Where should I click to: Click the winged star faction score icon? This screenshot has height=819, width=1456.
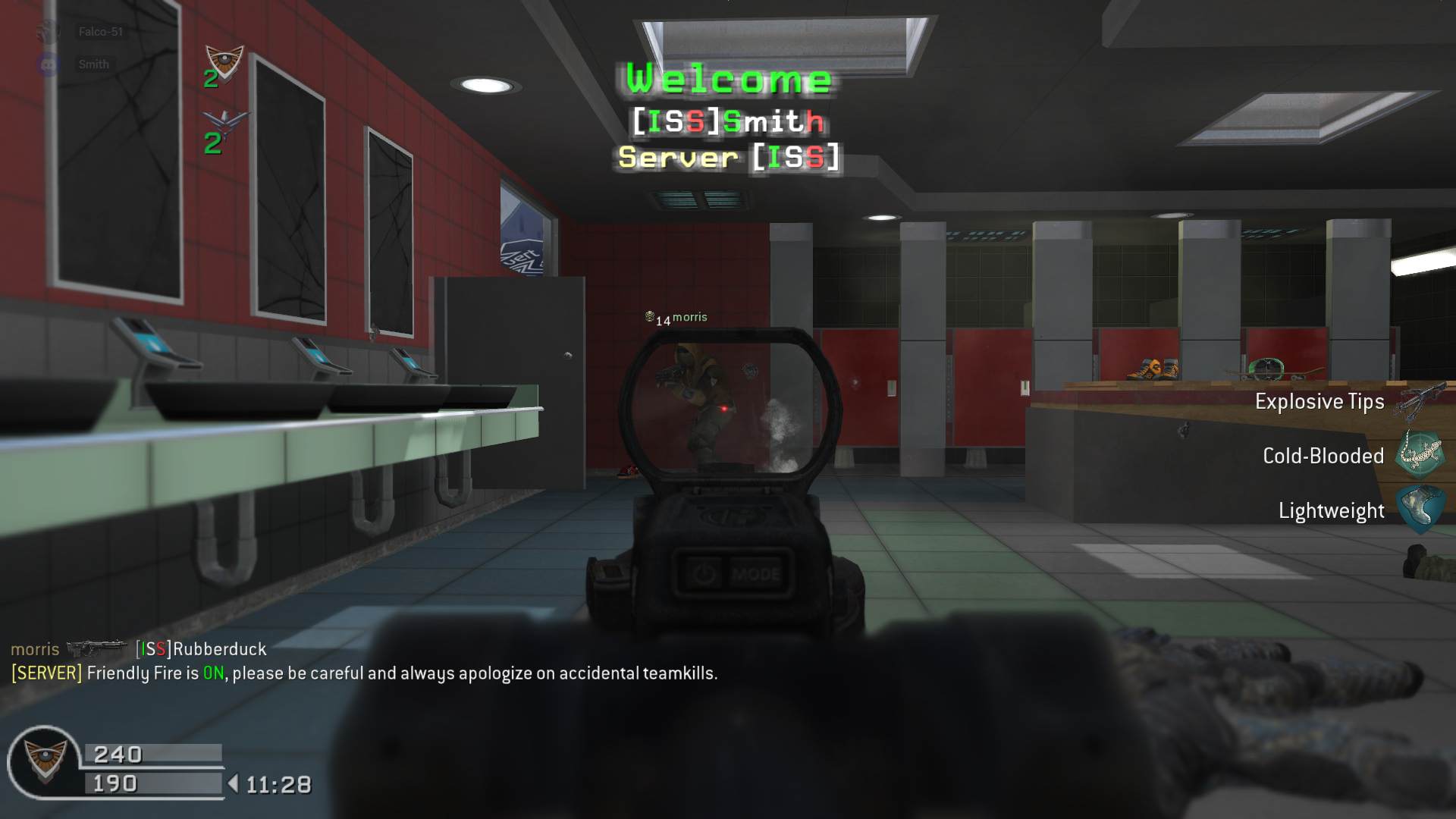[x=225, y=124]
